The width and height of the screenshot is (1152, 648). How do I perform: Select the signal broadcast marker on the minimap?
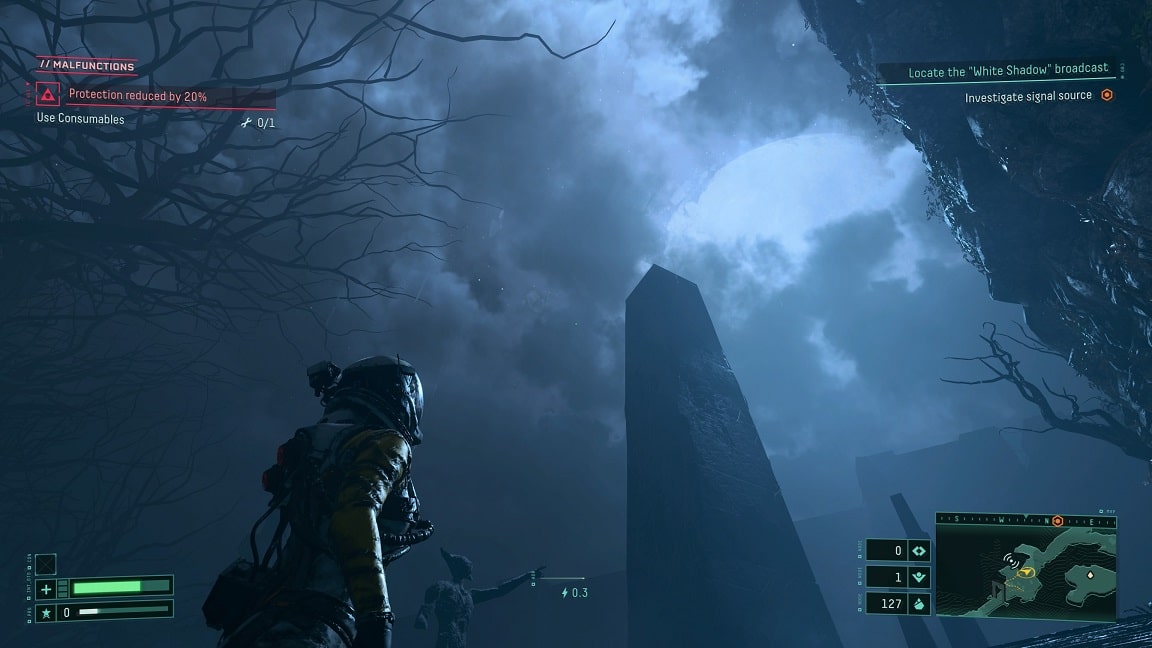tap(1011, 562)
